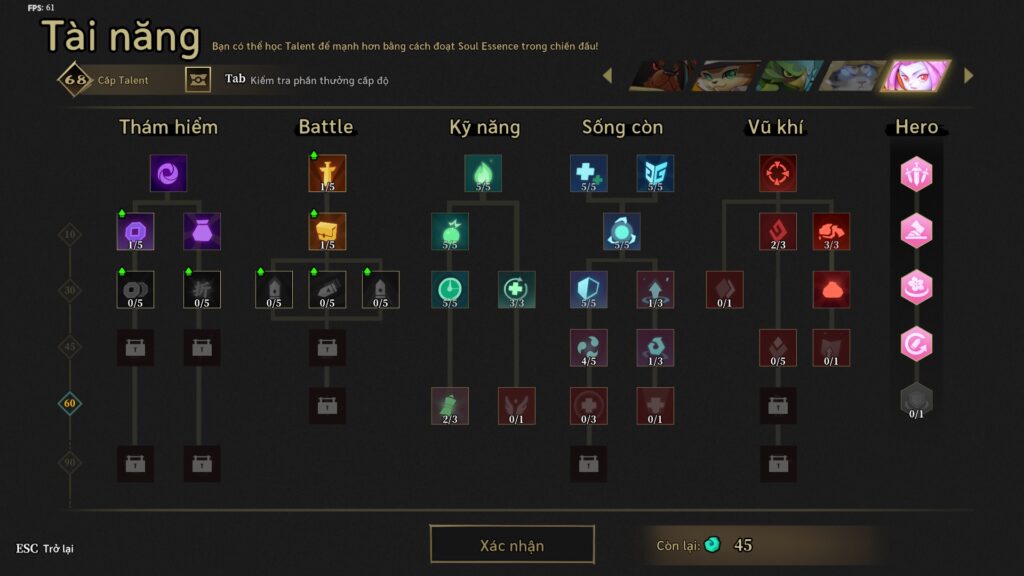Show the previous hero with left arrow
1024x576 pixels.
point(606,76)
